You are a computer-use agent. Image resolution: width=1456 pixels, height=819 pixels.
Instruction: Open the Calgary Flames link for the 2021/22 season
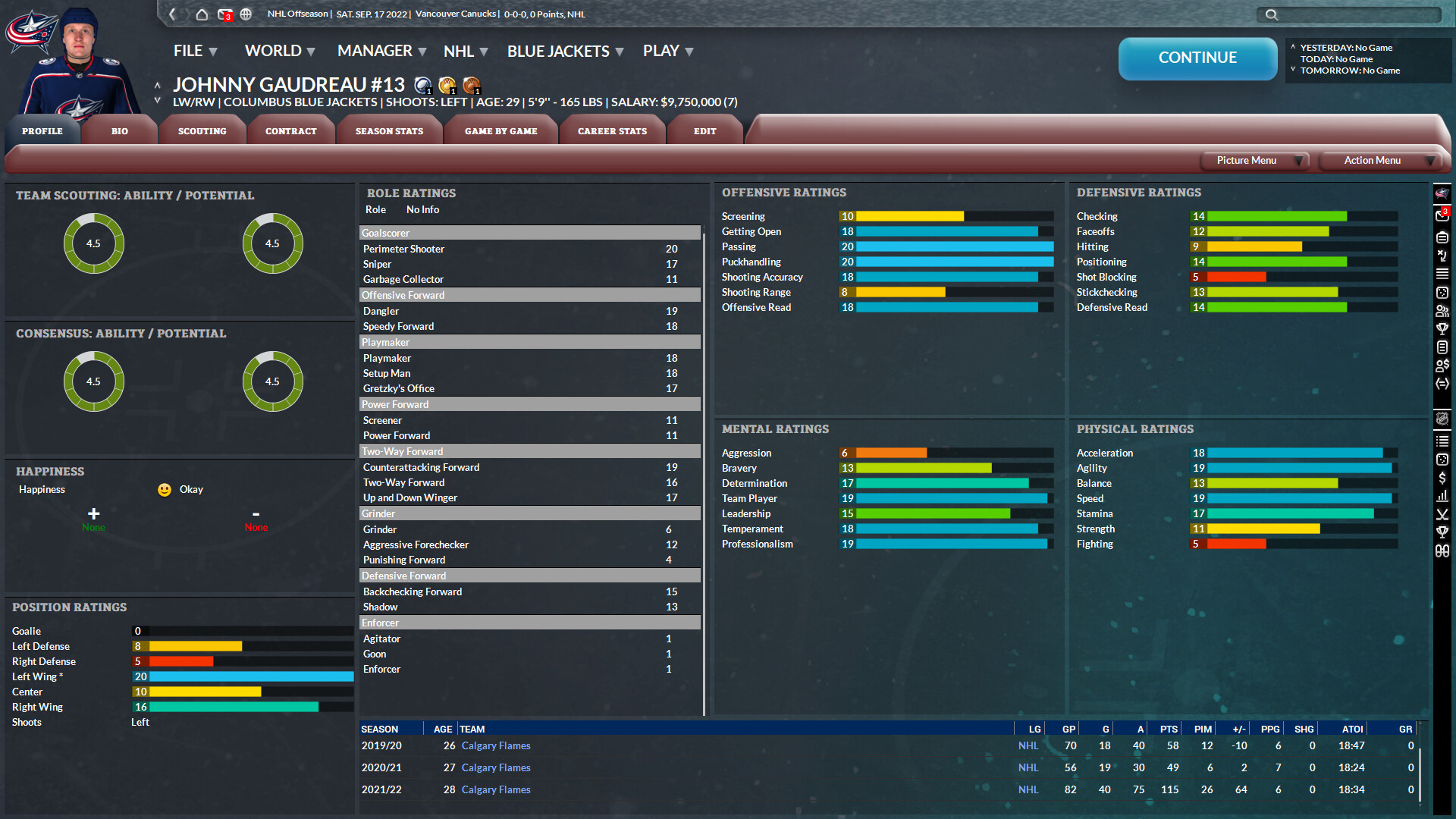496,789
